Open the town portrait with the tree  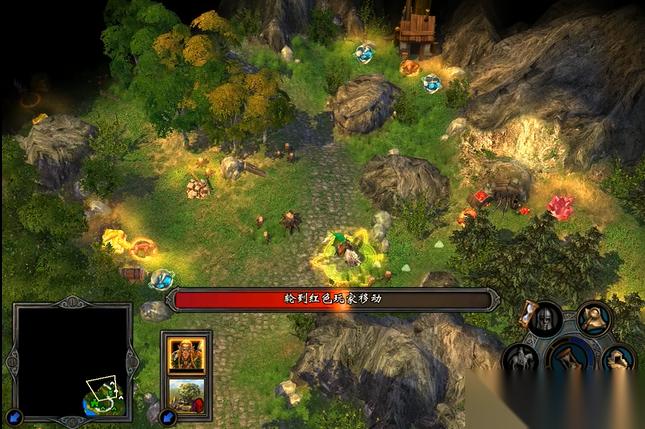tap(186, 391)
